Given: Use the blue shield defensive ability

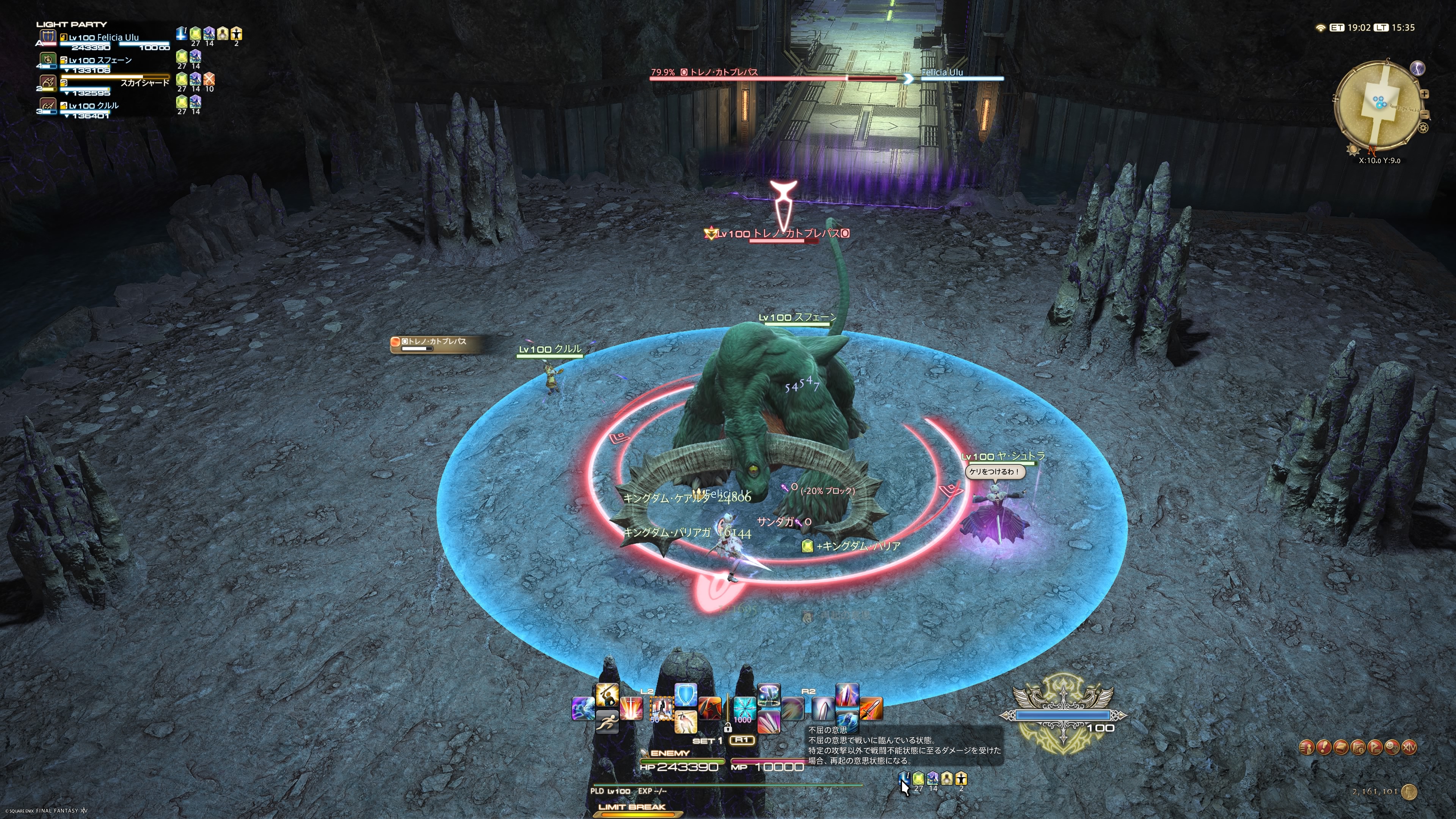Looking at the screenshot, I should [686, 695].
